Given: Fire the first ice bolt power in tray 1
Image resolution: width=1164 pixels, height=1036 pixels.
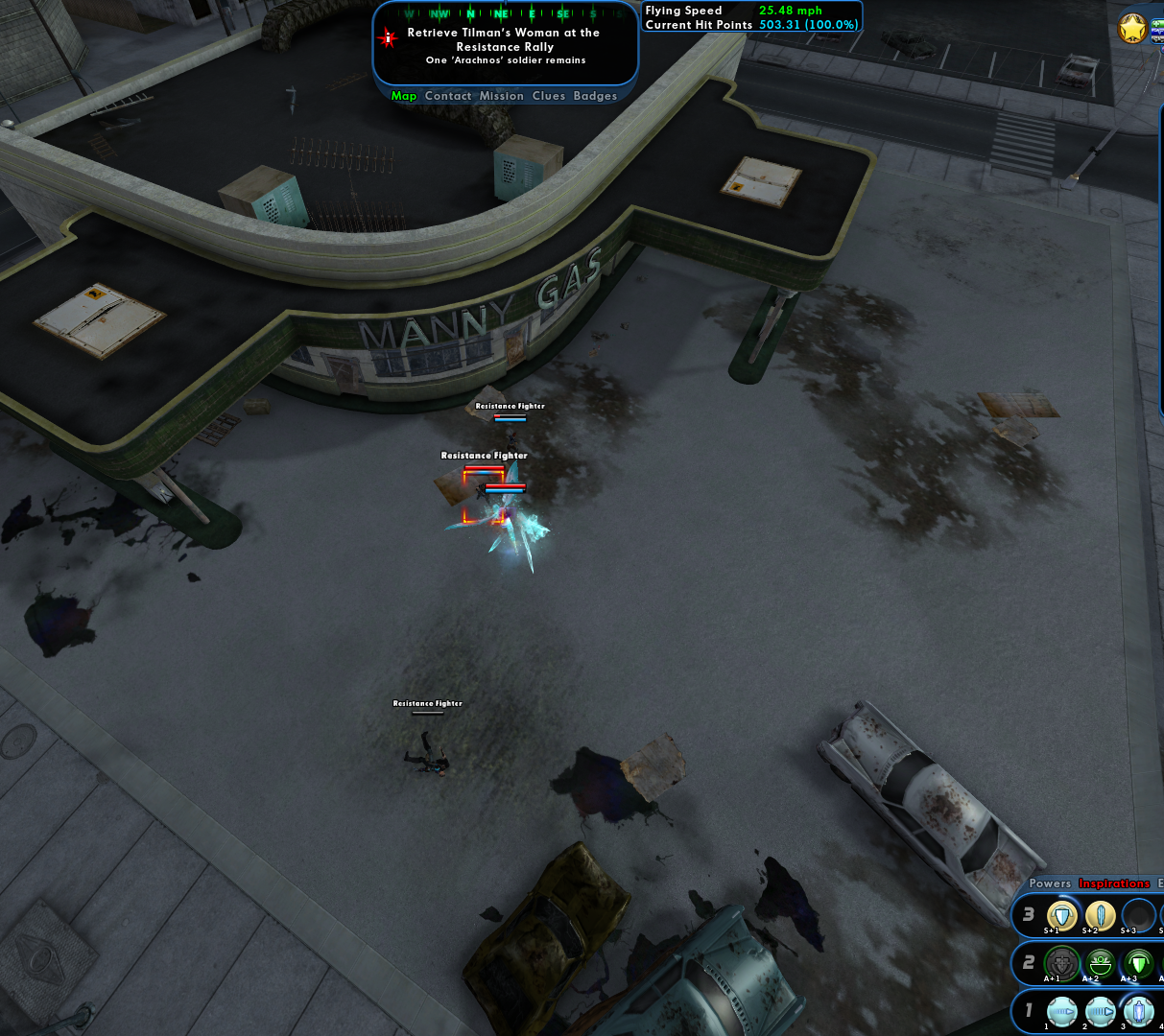Looking at the screenshot, I should tap(1061, 1011).
